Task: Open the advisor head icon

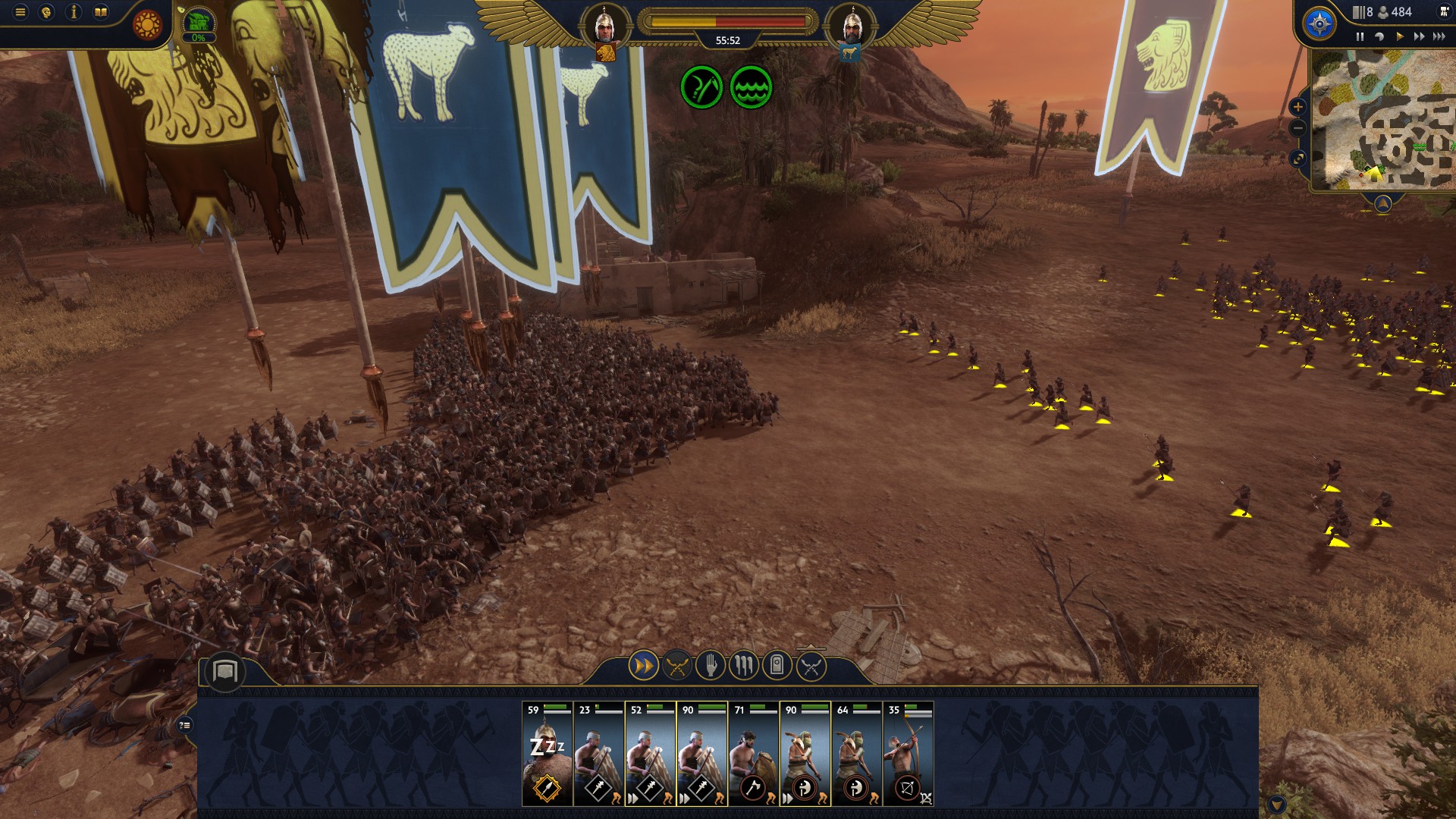Action: tap(46, 12)
